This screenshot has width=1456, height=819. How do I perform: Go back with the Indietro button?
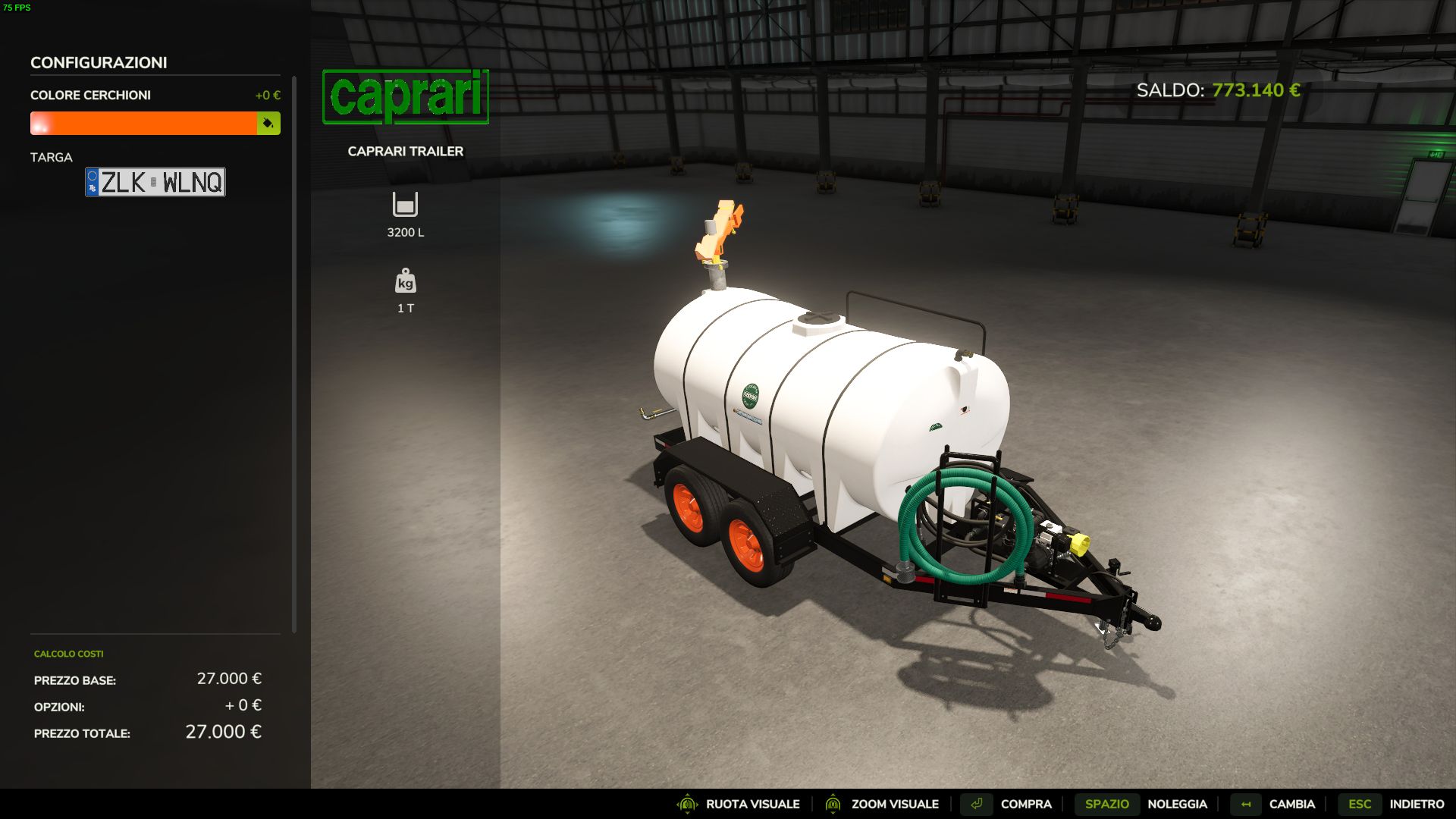pyautogui.click(x=1416, y=804)
